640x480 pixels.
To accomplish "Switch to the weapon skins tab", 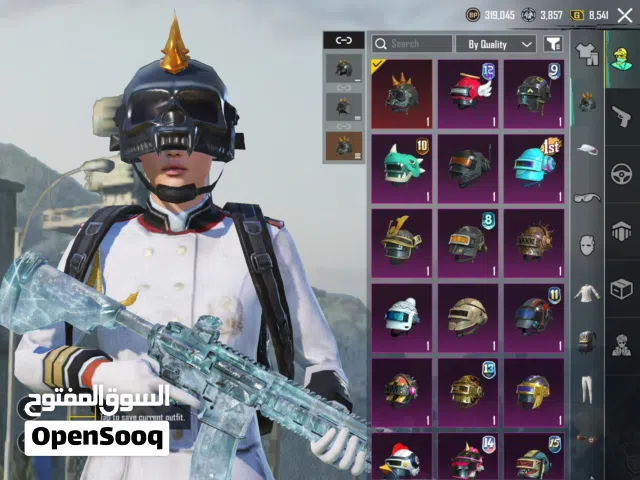I will click(x=621, y=115).
